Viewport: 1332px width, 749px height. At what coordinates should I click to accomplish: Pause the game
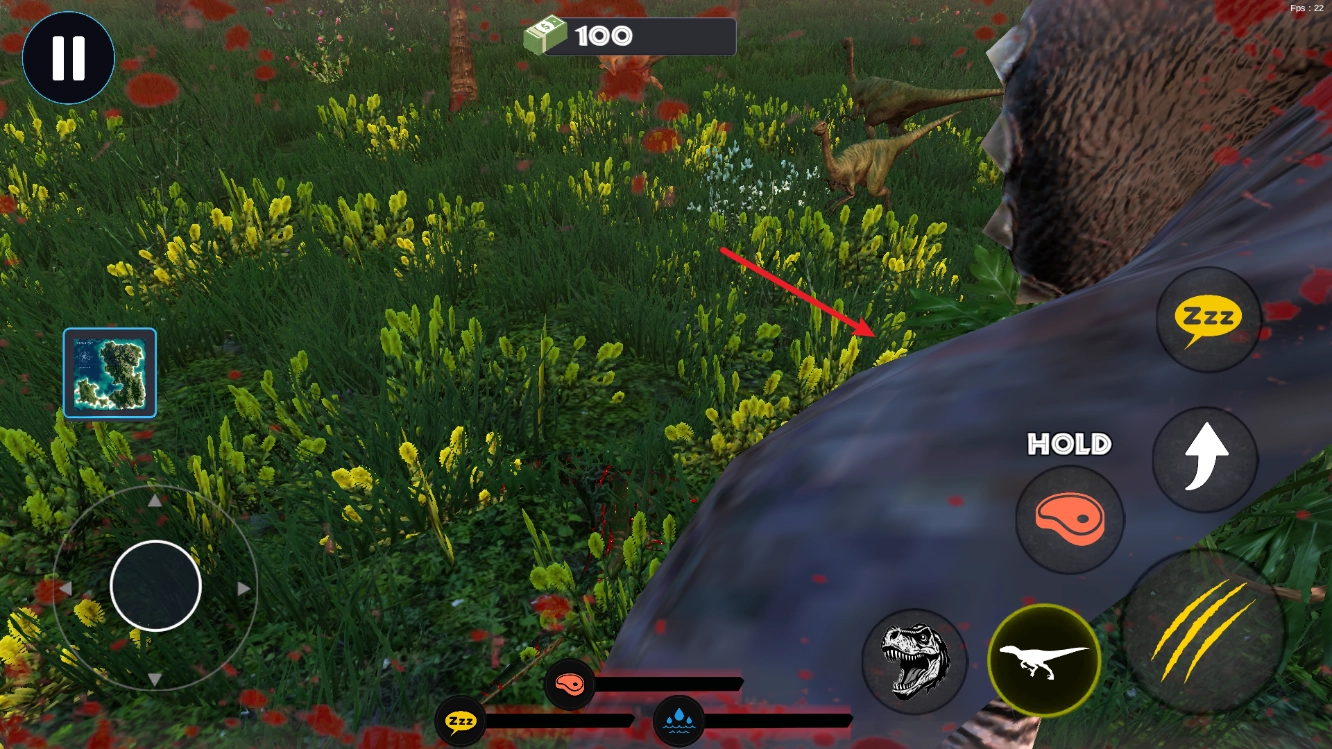[68, 58]
